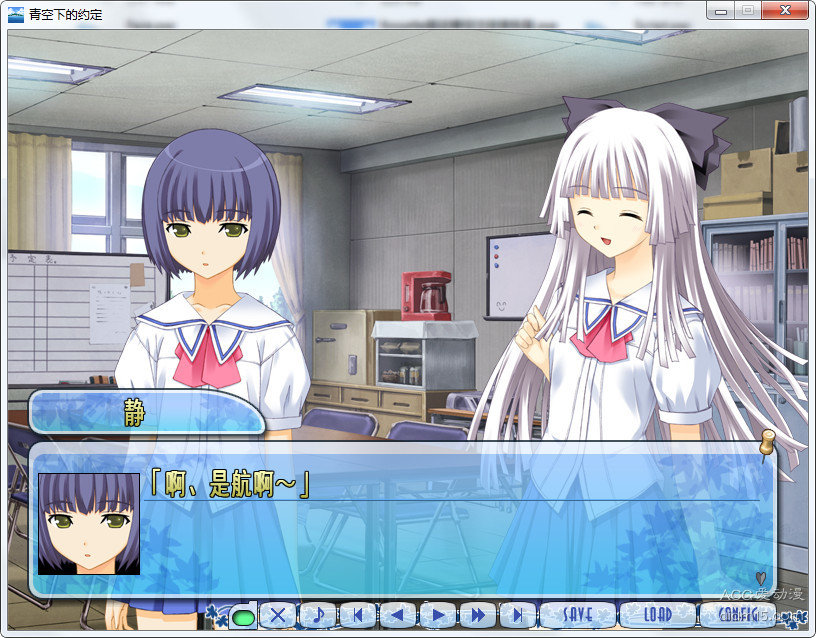Click the pushpin on the dialogue box

pos(767,443)
